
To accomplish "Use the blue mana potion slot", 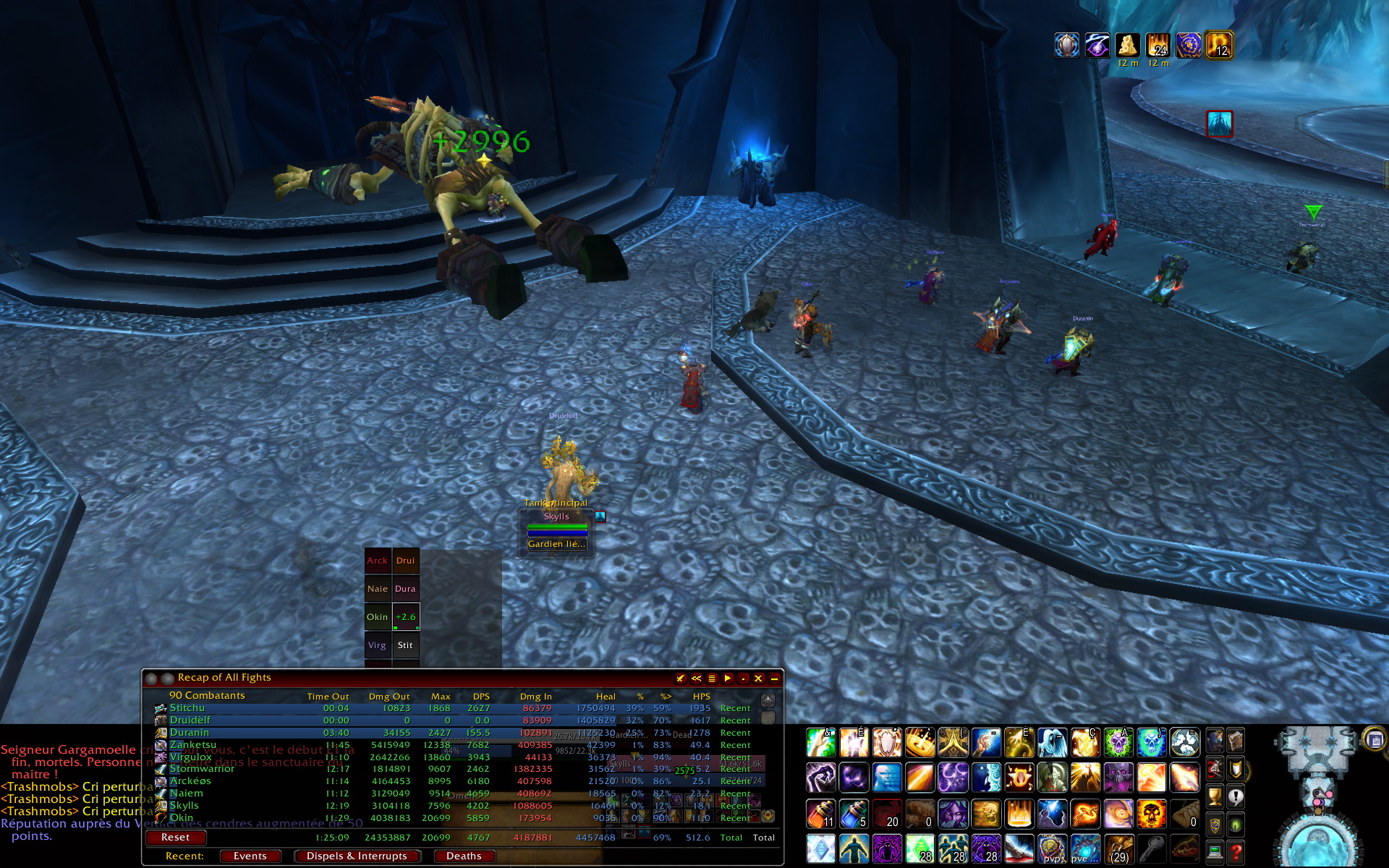I will (x=854, y=814).
